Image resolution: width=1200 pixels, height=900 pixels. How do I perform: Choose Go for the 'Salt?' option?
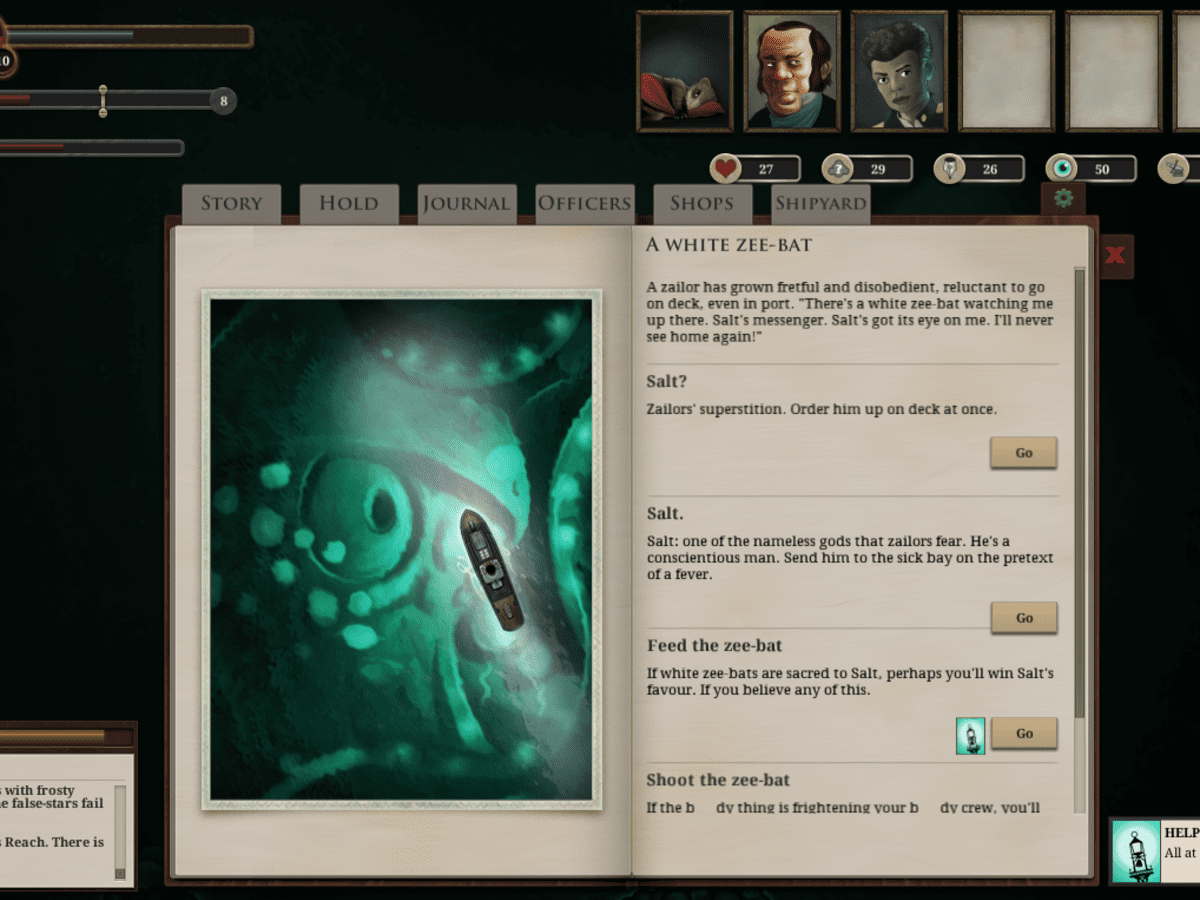1023,453
